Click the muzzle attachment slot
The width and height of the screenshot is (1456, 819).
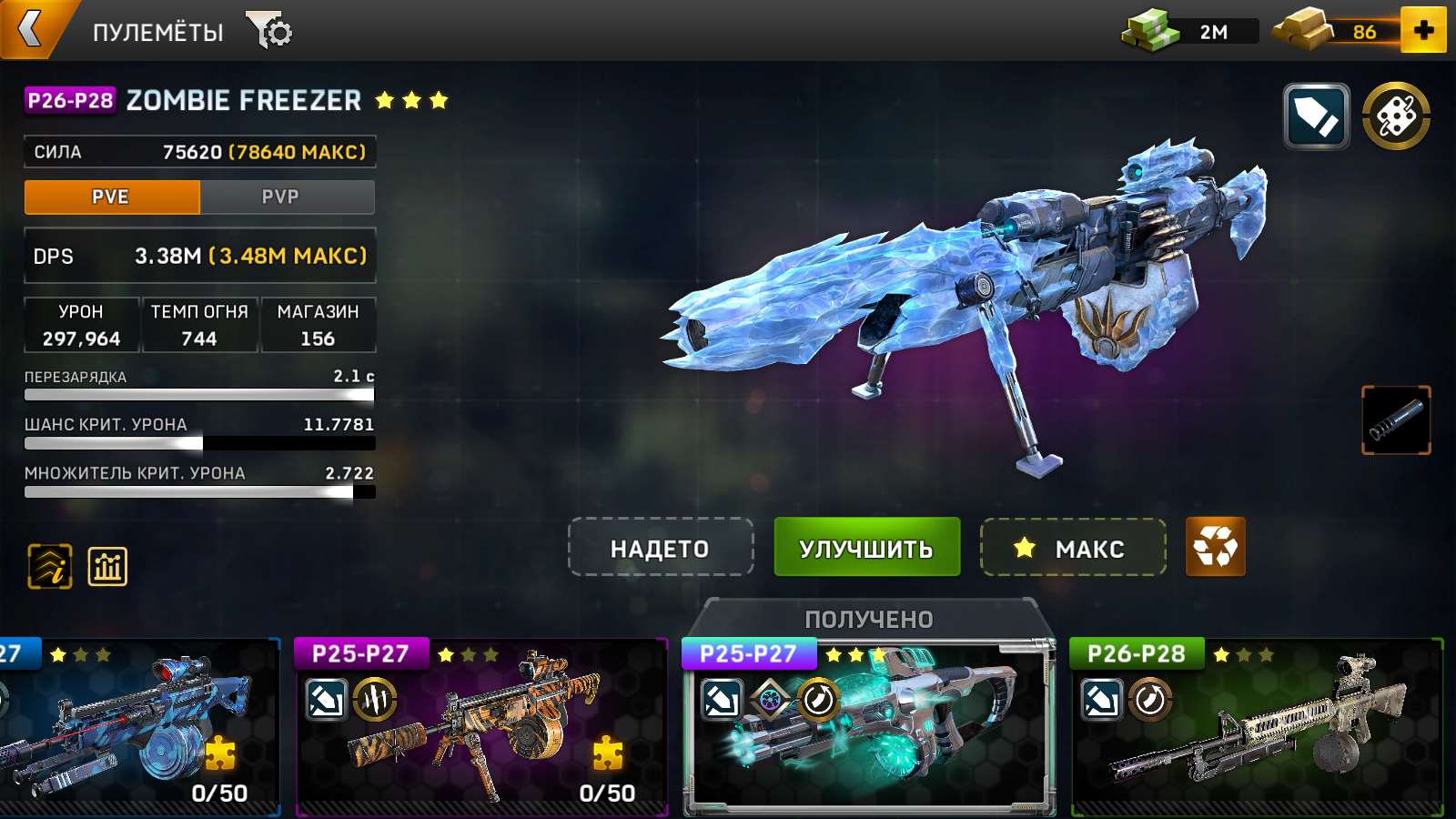(x=1396, y=420)
